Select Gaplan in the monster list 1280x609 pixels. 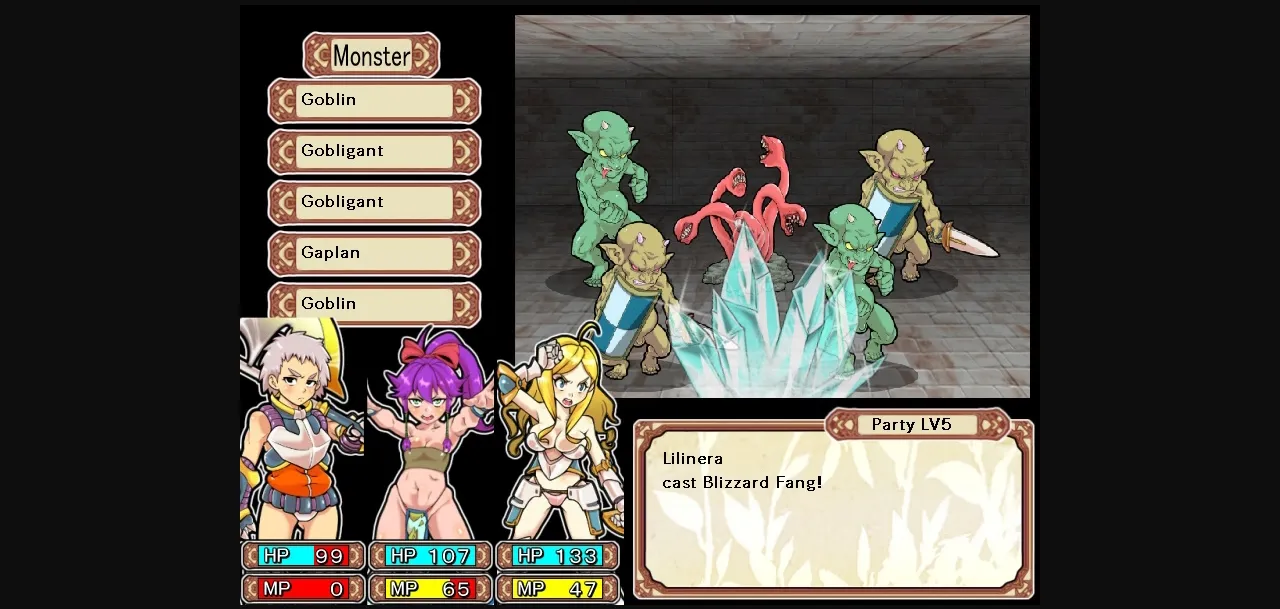[374, 253]
